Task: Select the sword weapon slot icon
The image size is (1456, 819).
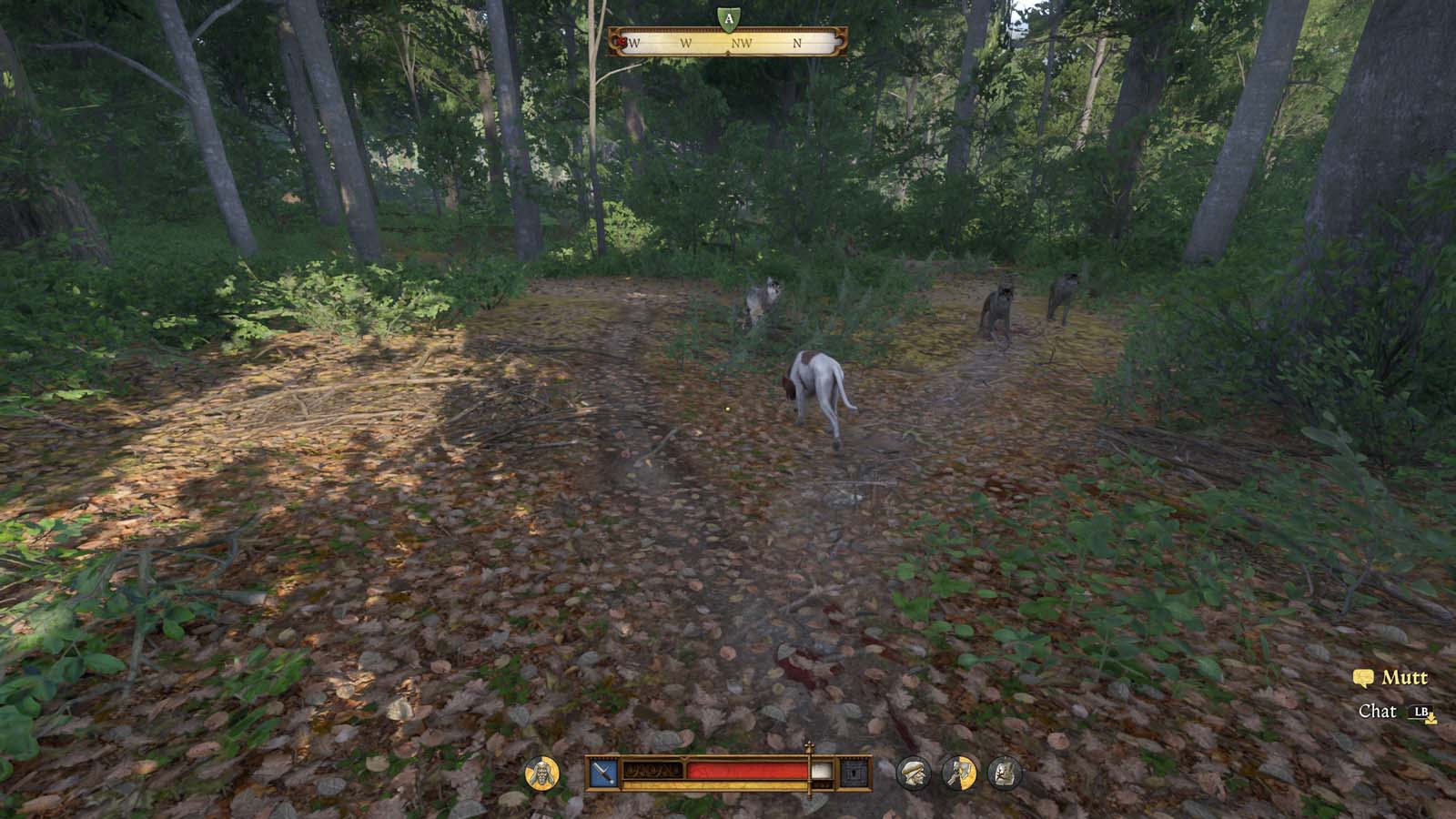Action: click(605, 773)
